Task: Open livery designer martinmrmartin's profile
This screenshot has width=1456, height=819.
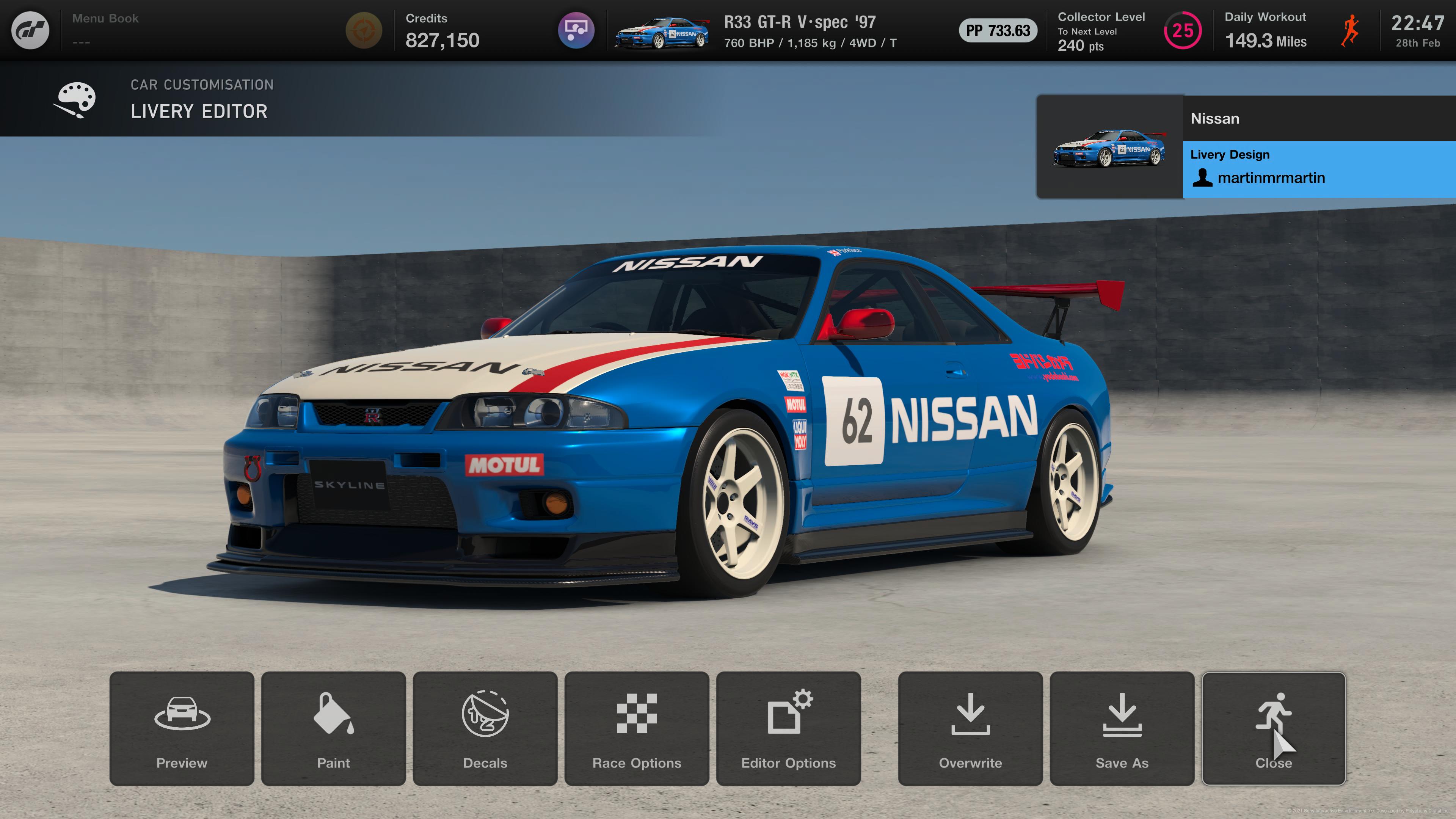Action: (1271, 178)
